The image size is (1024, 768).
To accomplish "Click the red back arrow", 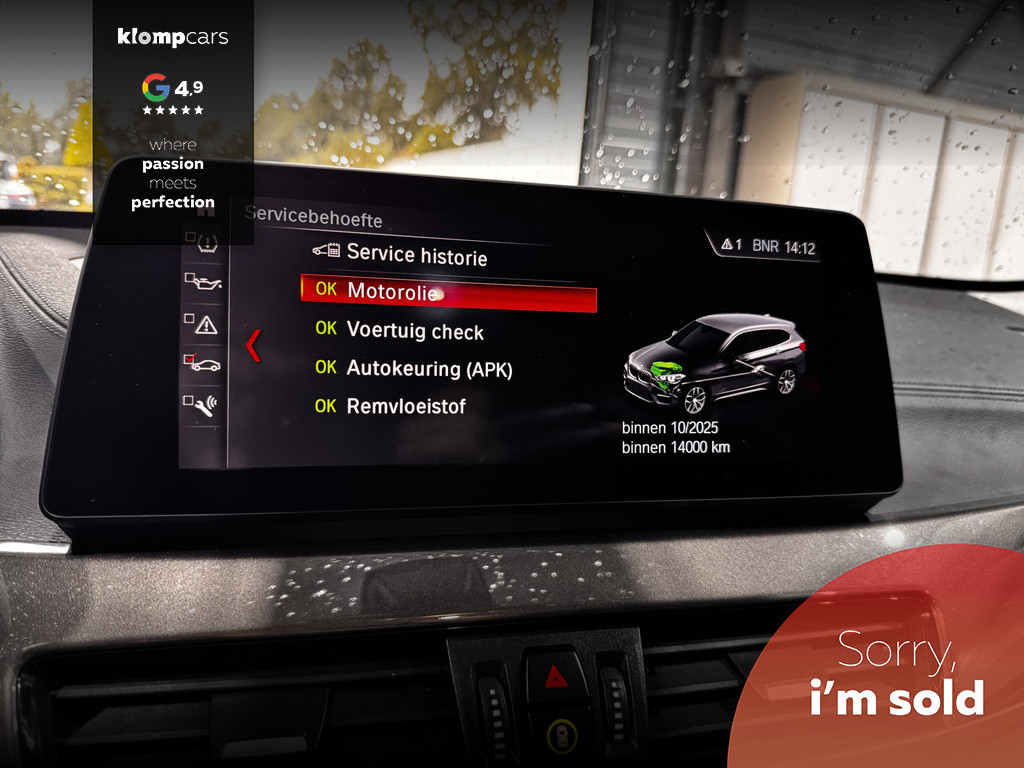I will (253, 345).
